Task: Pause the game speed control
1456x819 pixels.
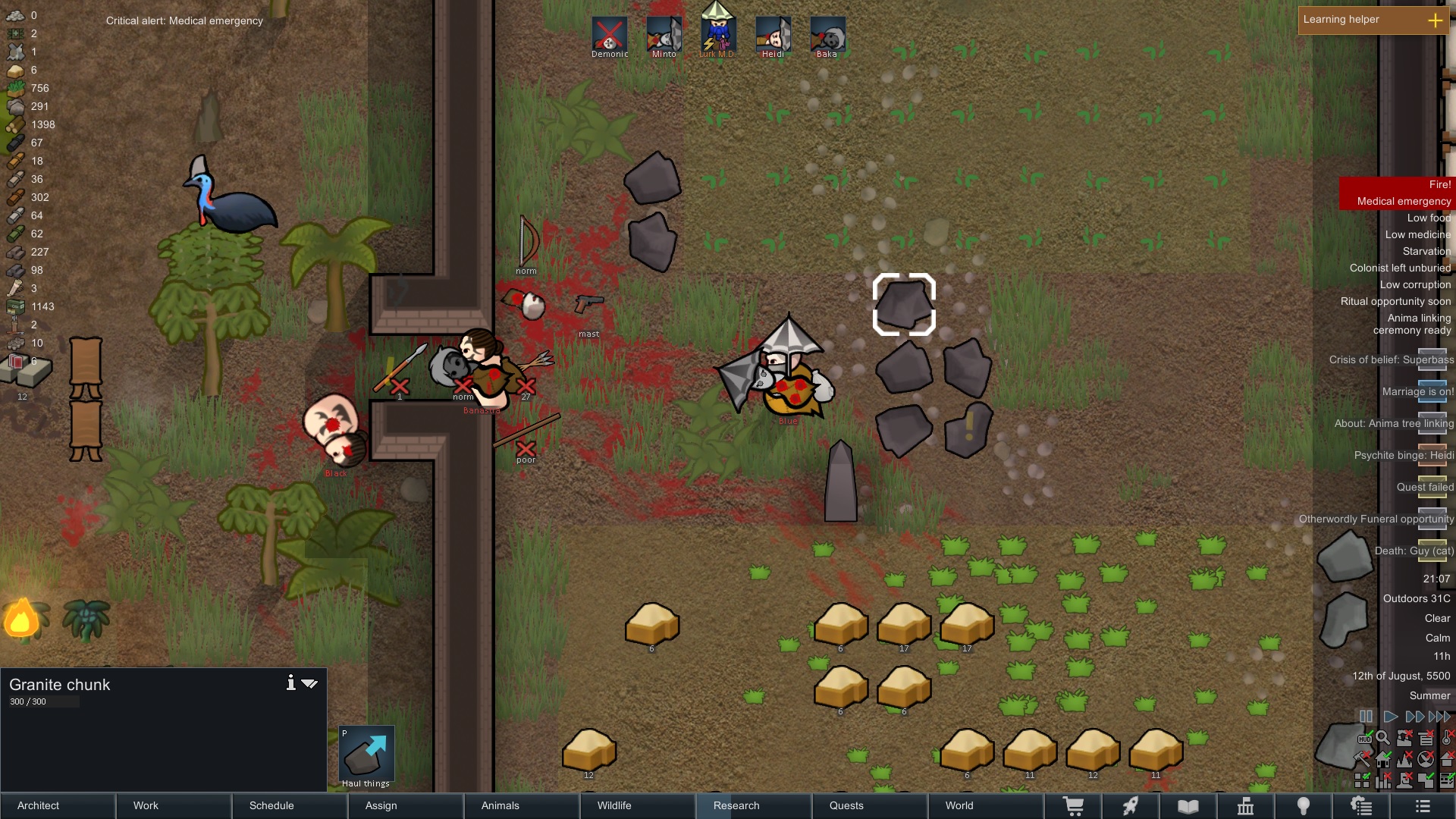Action: (x=1366, y=717)
